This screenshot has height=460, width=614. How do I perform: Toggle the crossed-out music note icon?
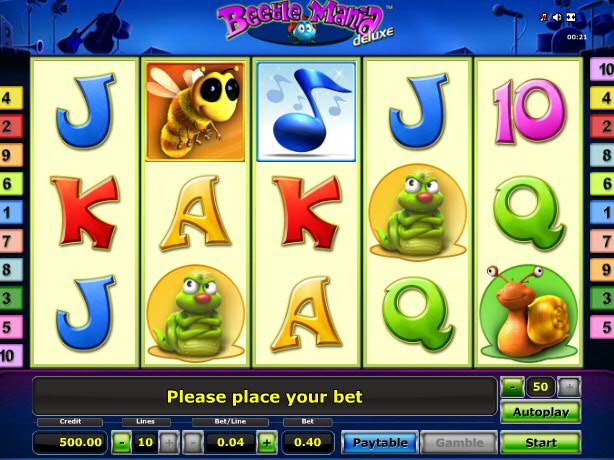(543, 17)
